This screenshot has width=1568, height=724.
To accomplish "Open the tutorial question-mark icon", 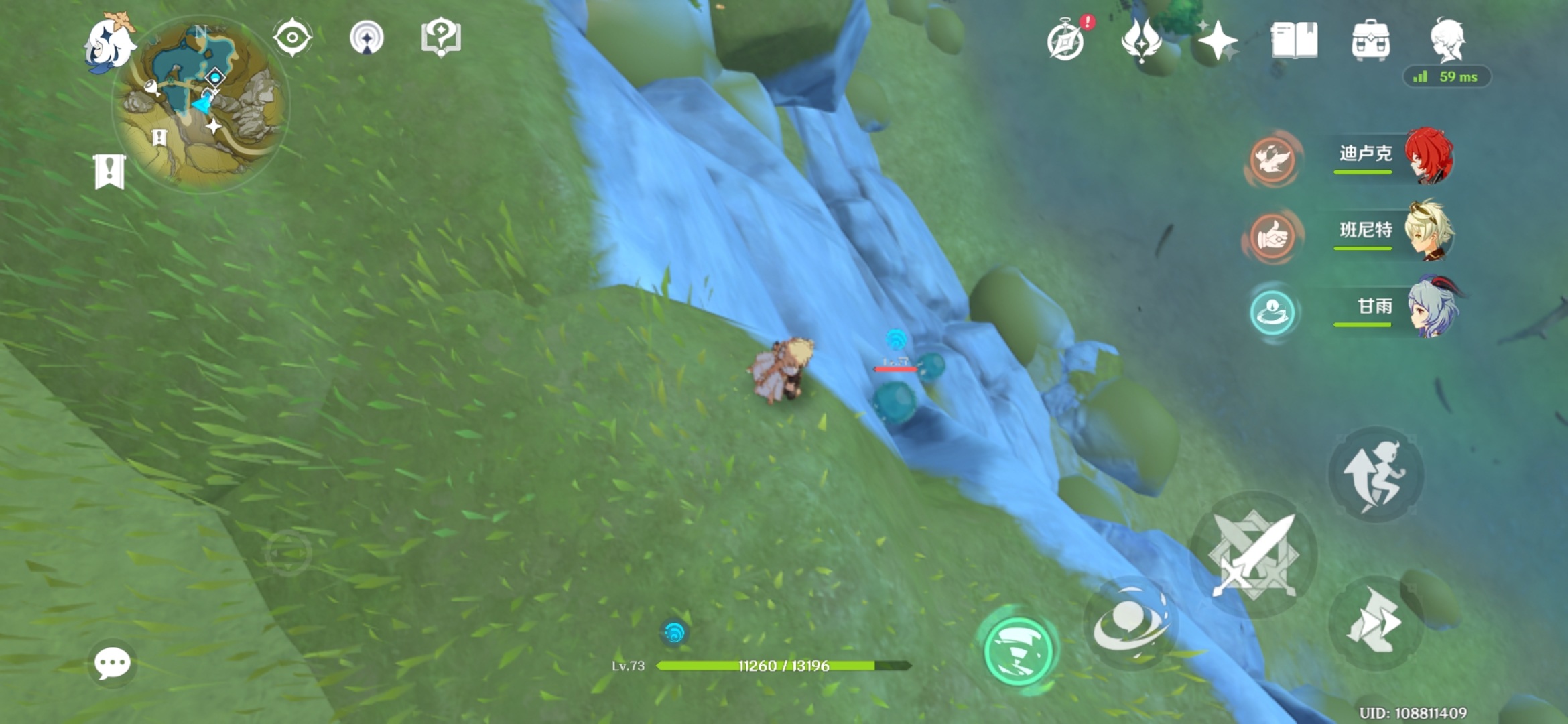I will click(x=440, y=38).
